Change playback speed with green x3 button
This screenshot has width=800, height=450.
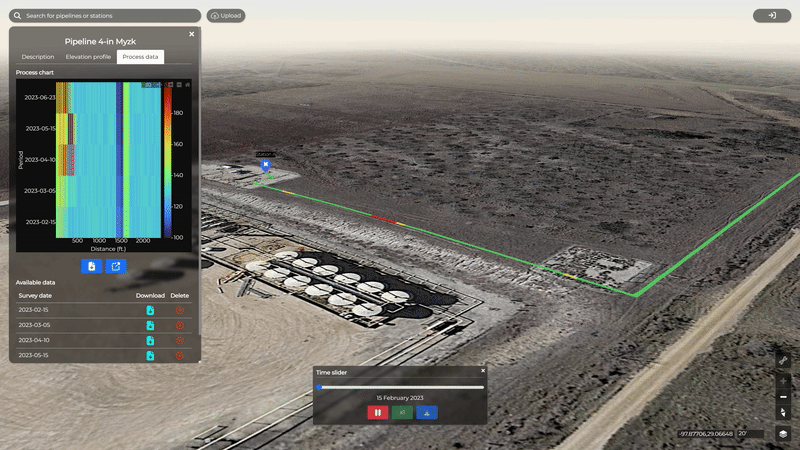(402, 412)
